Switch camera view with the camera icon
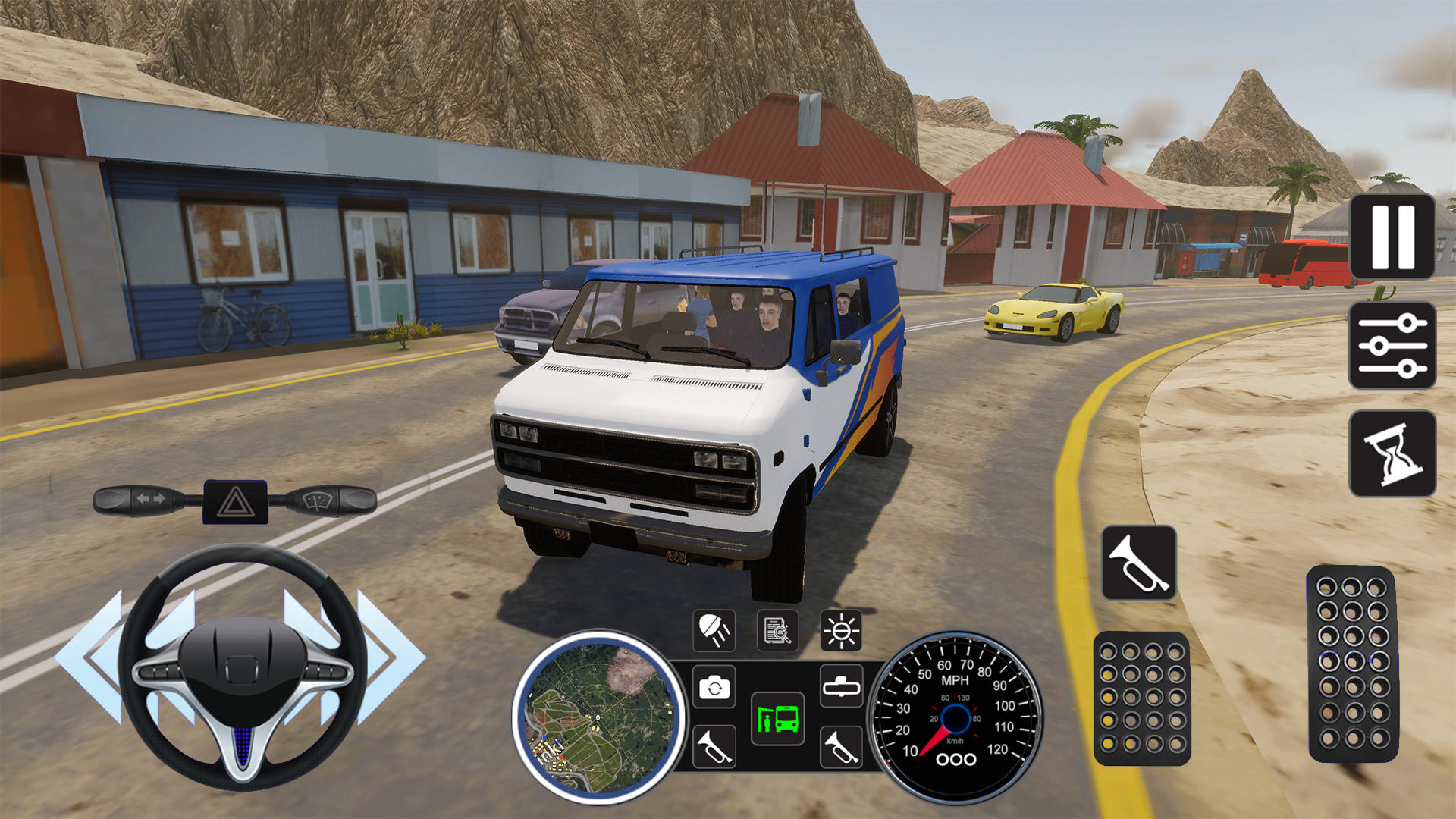This screenshot has height=819, width=1456. 714,687
